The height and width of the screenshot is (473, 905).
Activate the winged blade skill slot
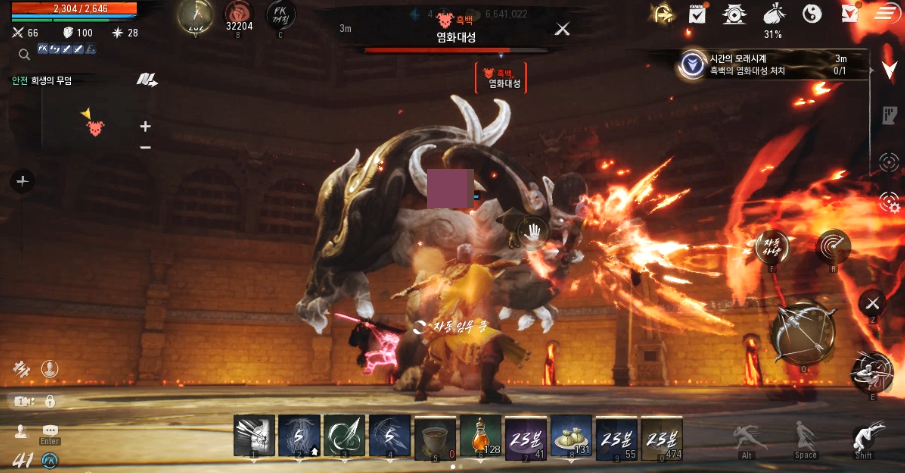[254, 436]
